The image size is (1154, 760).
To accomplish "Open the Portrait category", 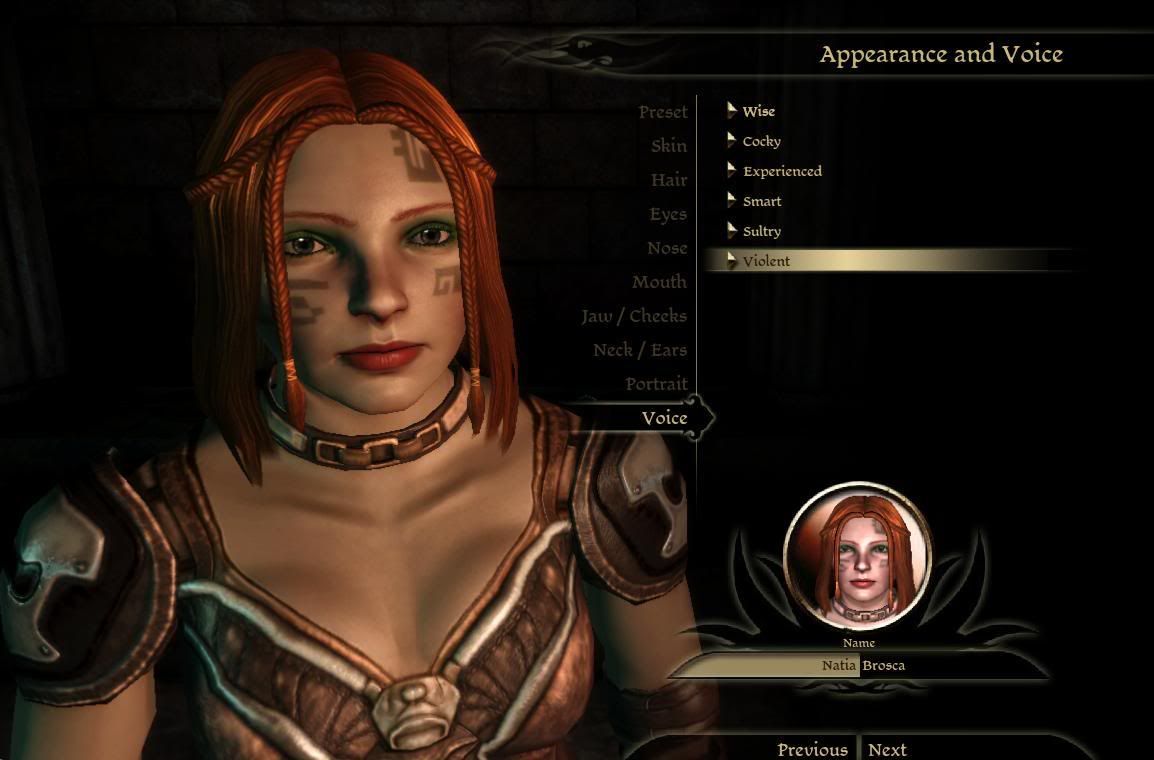I will [656, 384].
